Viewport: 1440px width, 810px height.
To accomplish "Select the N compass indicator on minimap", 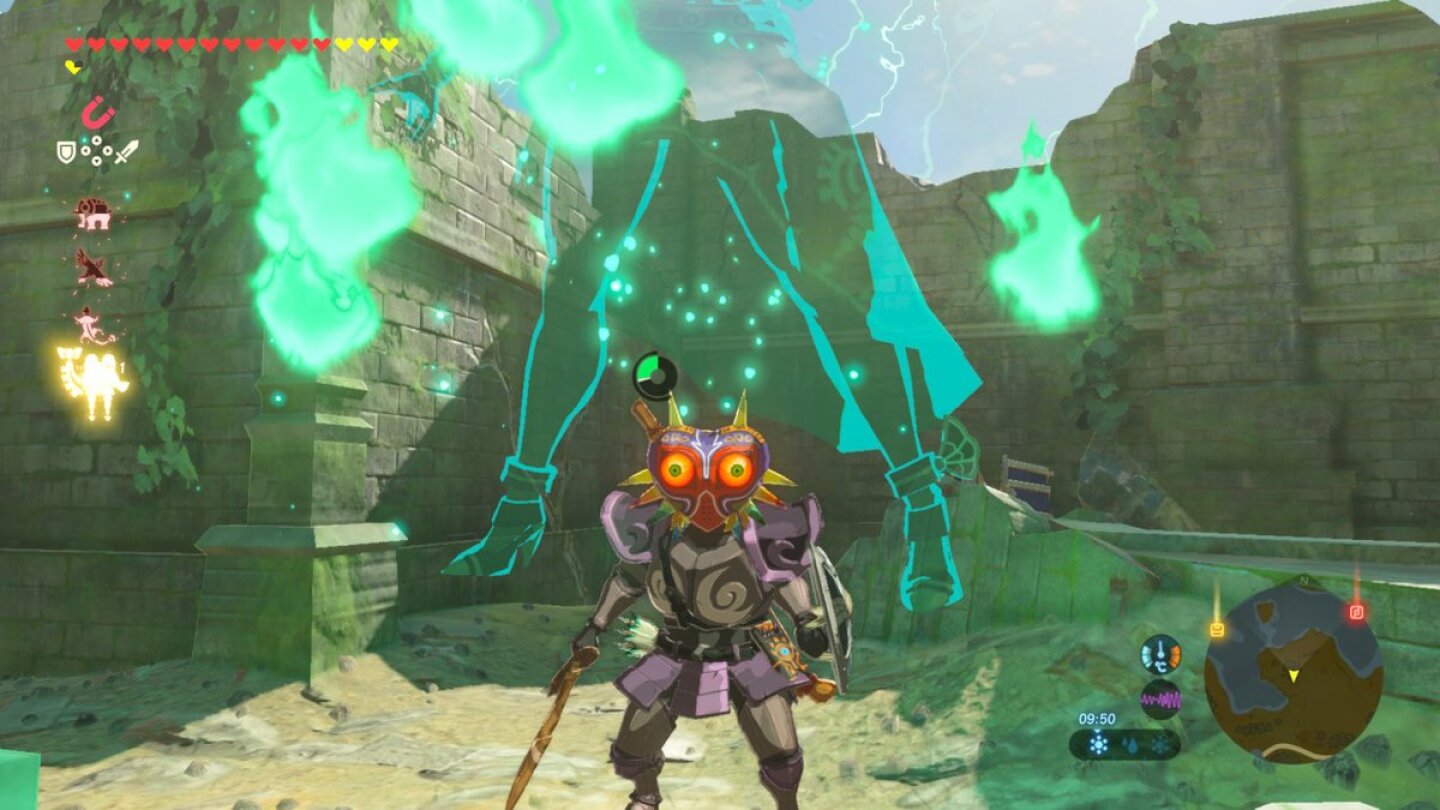I will (1304, 581).
